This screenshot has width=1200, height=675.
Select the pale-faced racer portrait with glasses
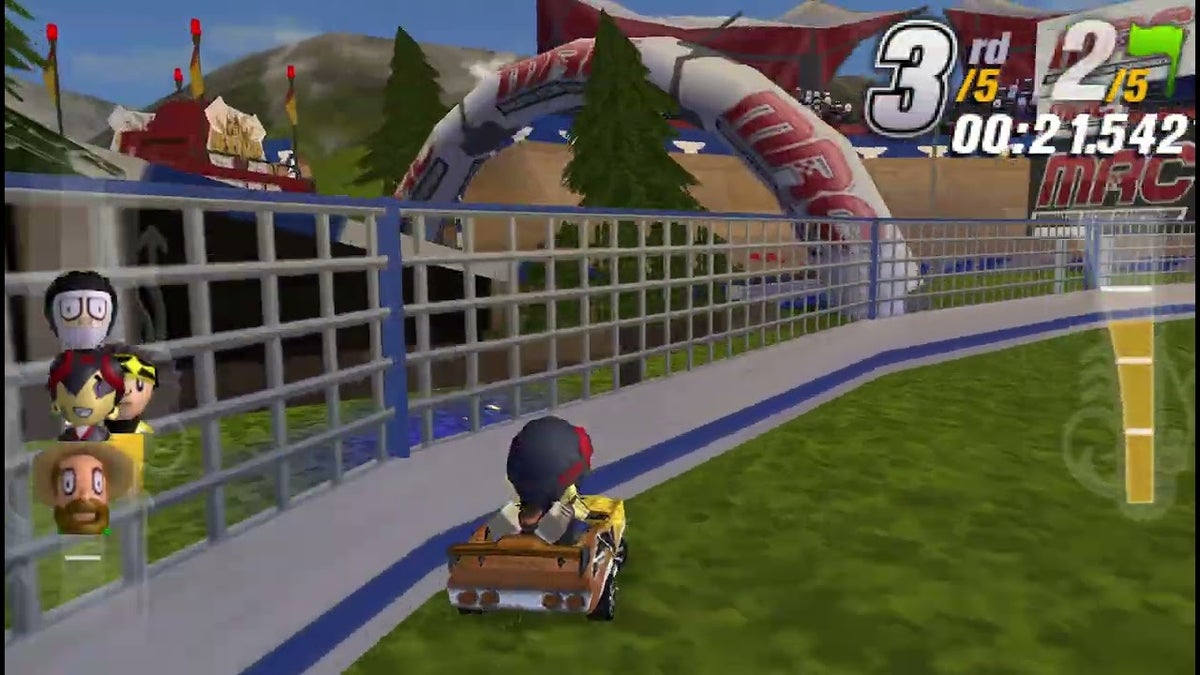80,308
